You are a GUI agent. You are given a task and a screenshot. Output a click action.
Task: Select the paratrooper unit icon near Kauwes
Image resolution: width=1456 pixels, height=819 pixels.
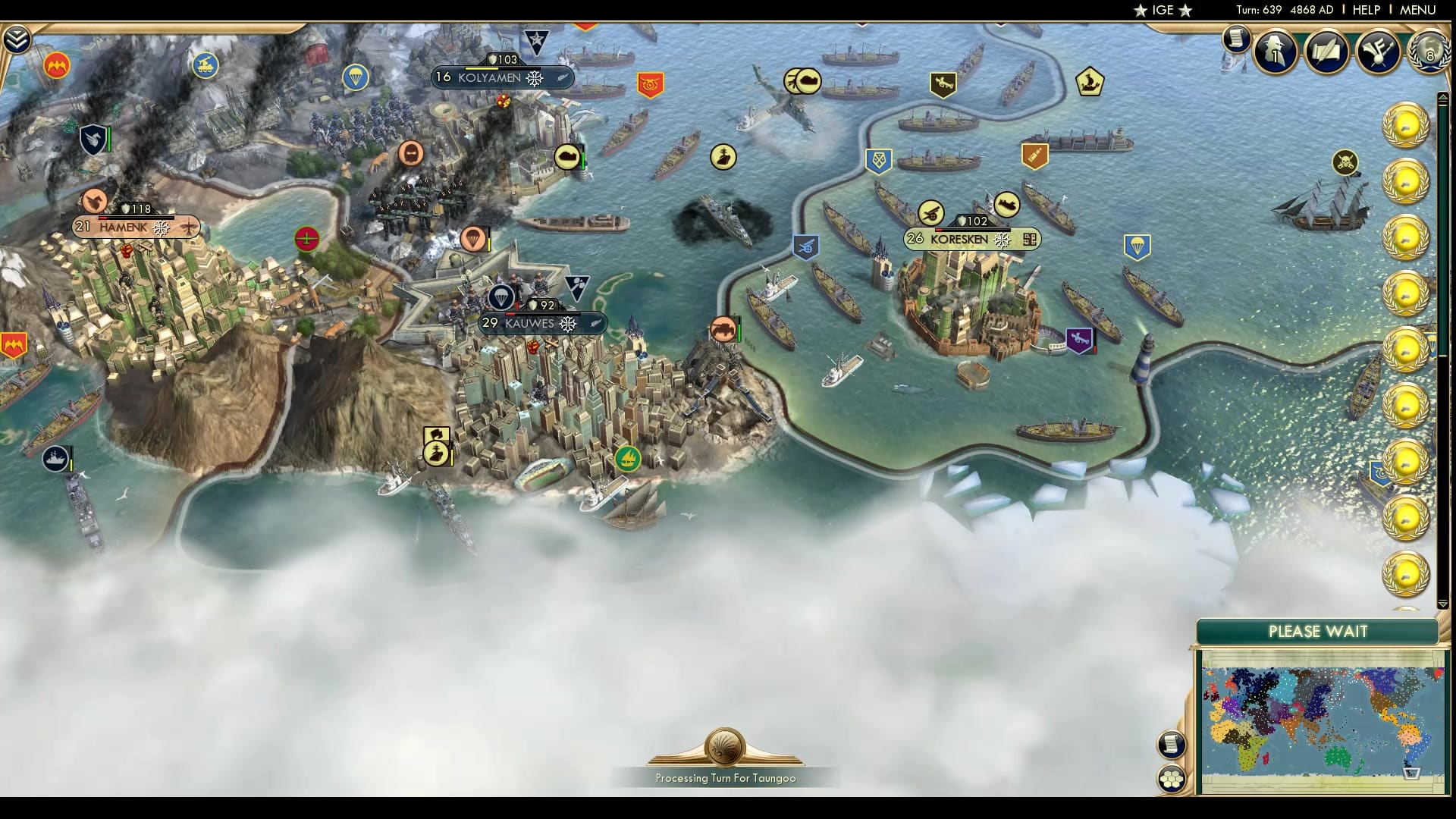coord(502,297)
